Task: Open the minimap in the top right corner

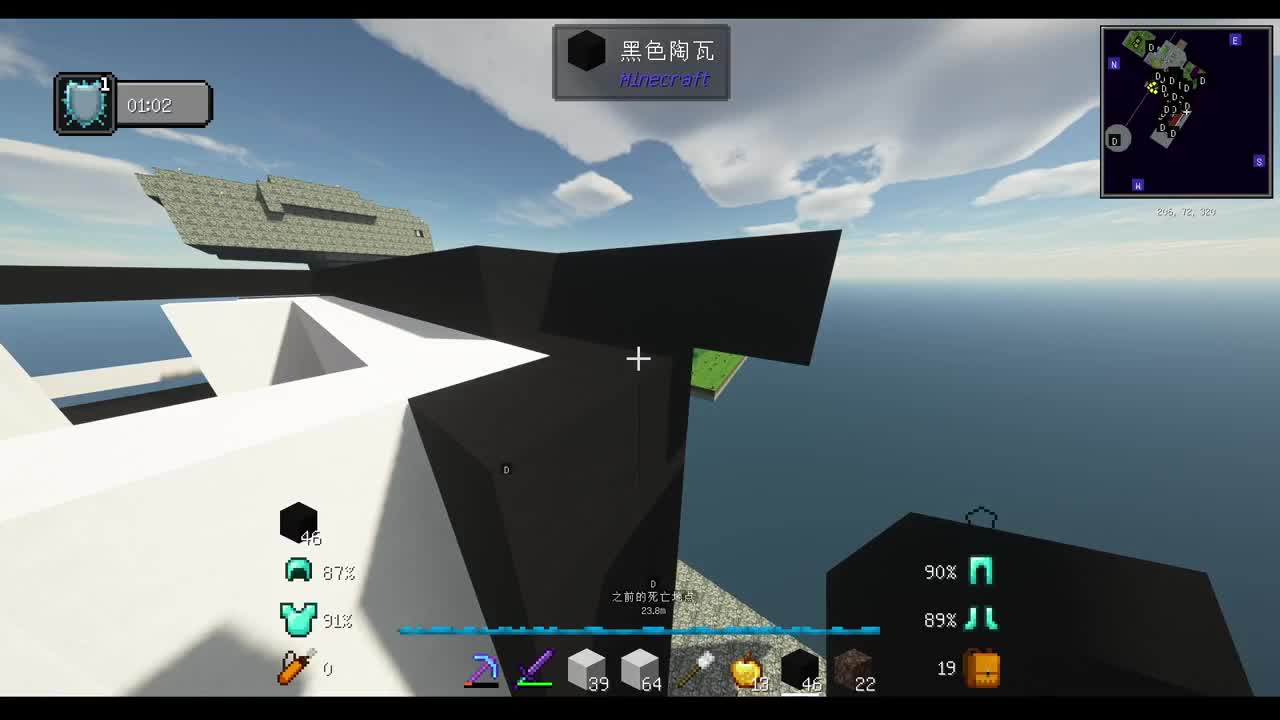Action: [x=1186, y=107]
